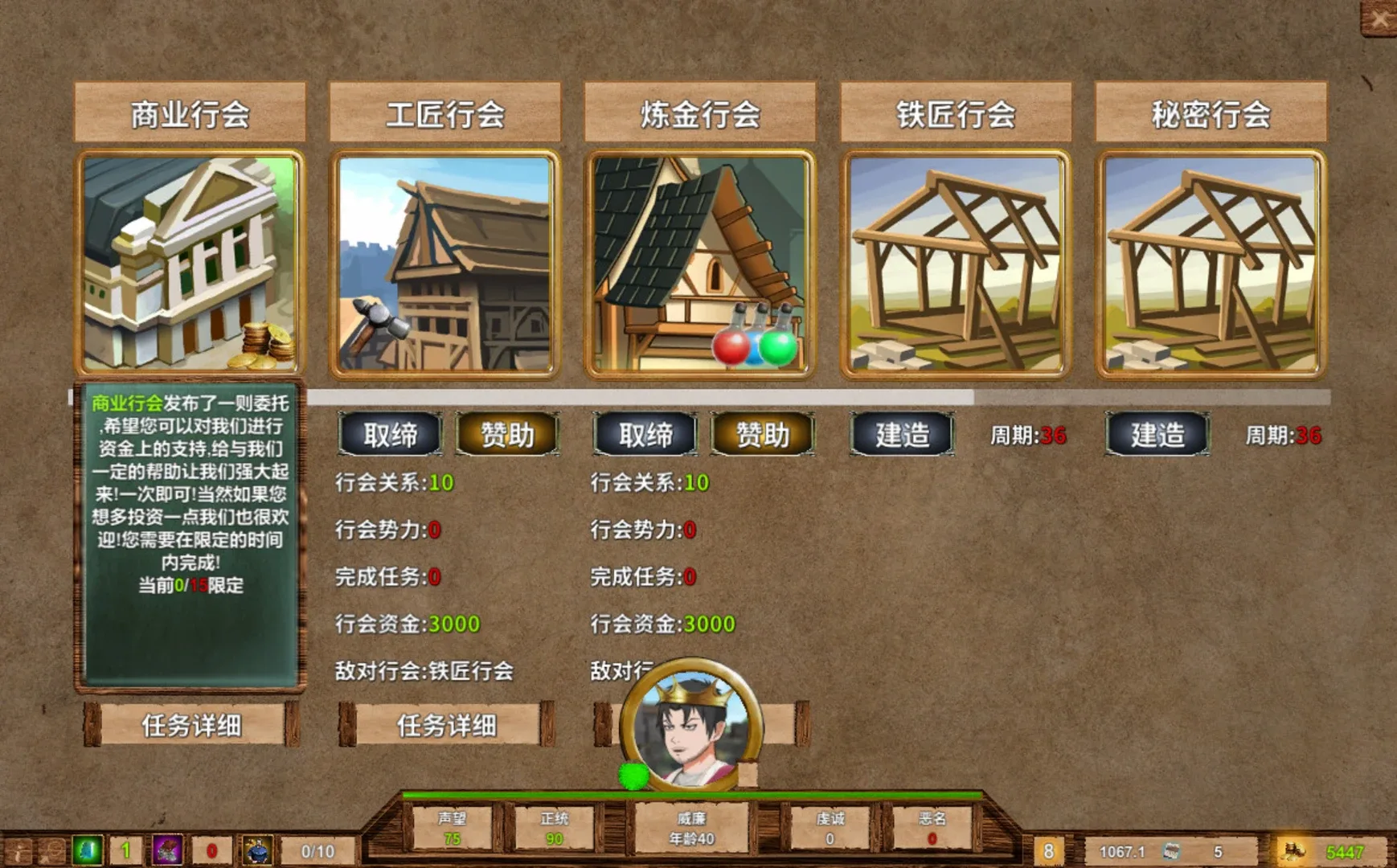Switch to the 铁匠行会 tab

click(957, 114)
